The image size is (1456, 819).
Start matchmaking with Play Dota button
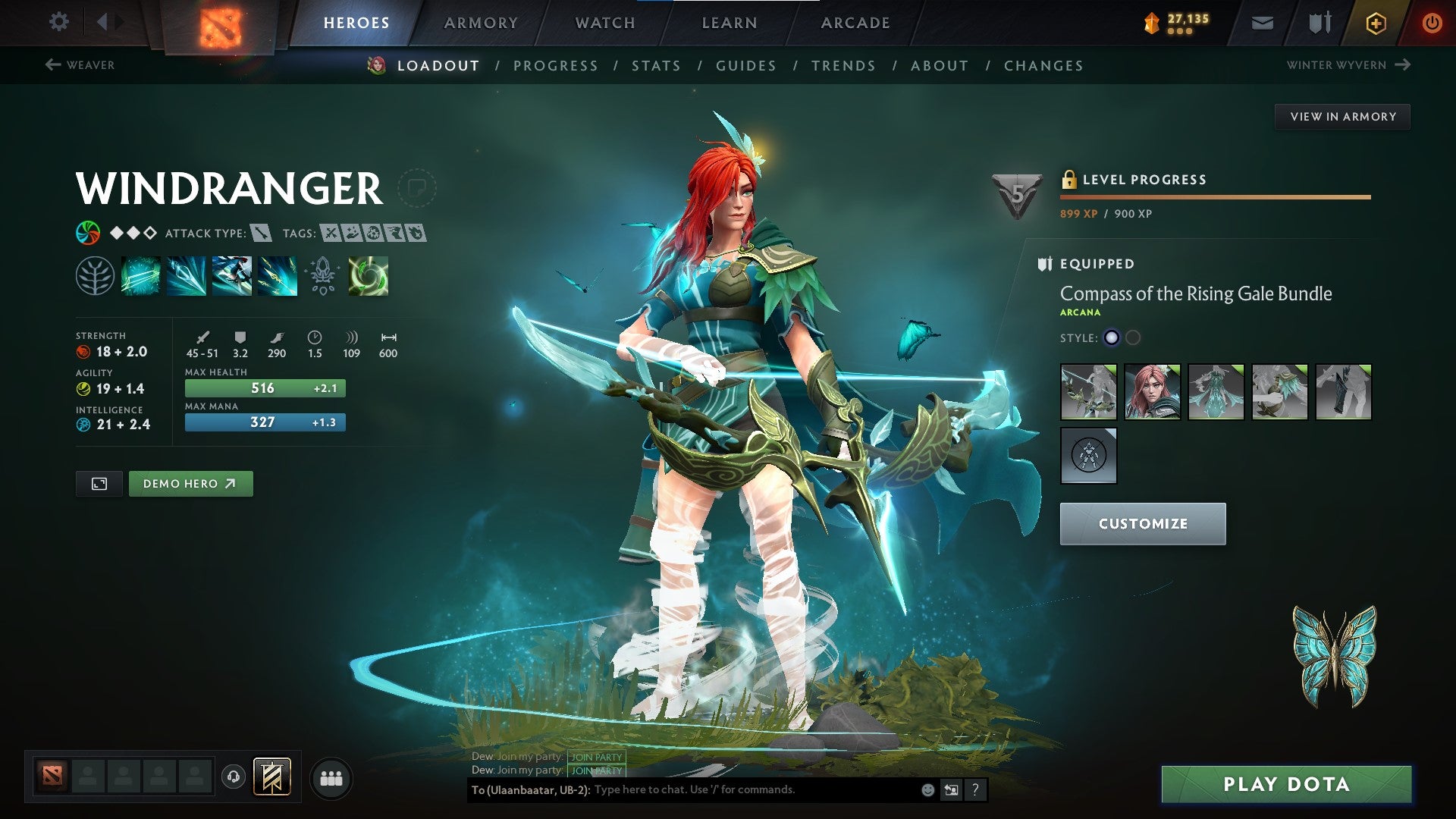pos(1286,784)
